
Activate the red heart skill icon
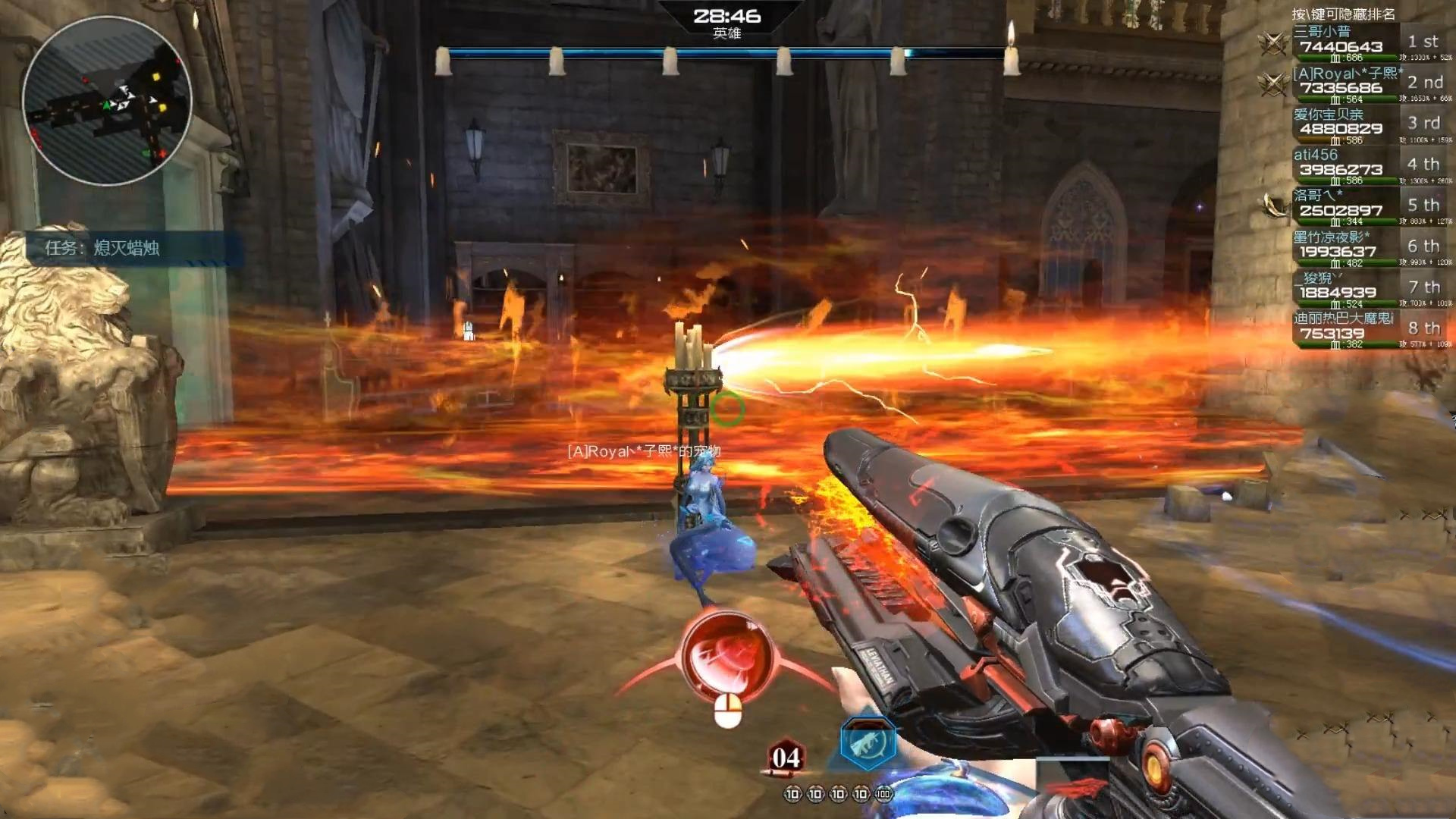(726, 657)
